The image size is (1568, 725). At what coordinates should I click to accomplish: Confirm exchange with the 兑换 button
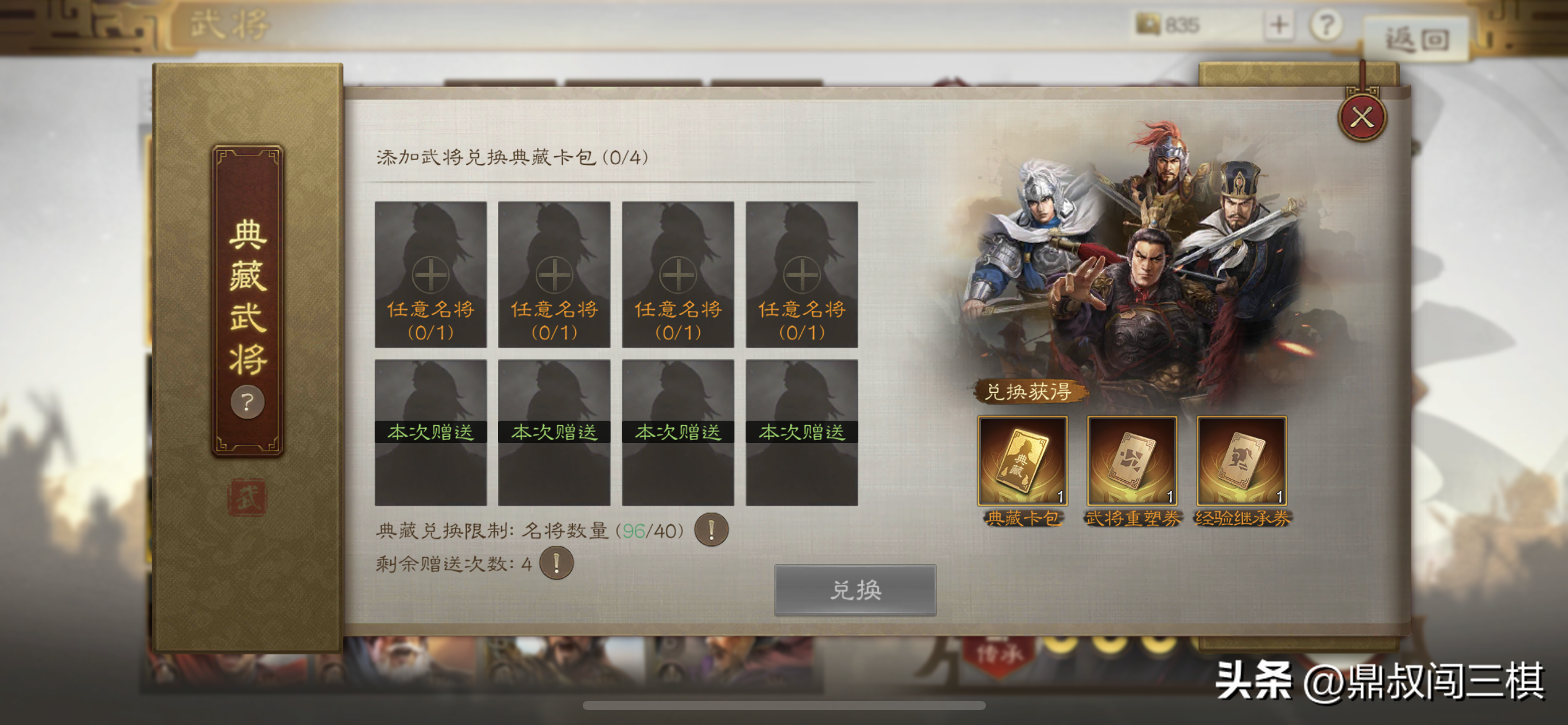pyautogui.click(x=855, y=589)
